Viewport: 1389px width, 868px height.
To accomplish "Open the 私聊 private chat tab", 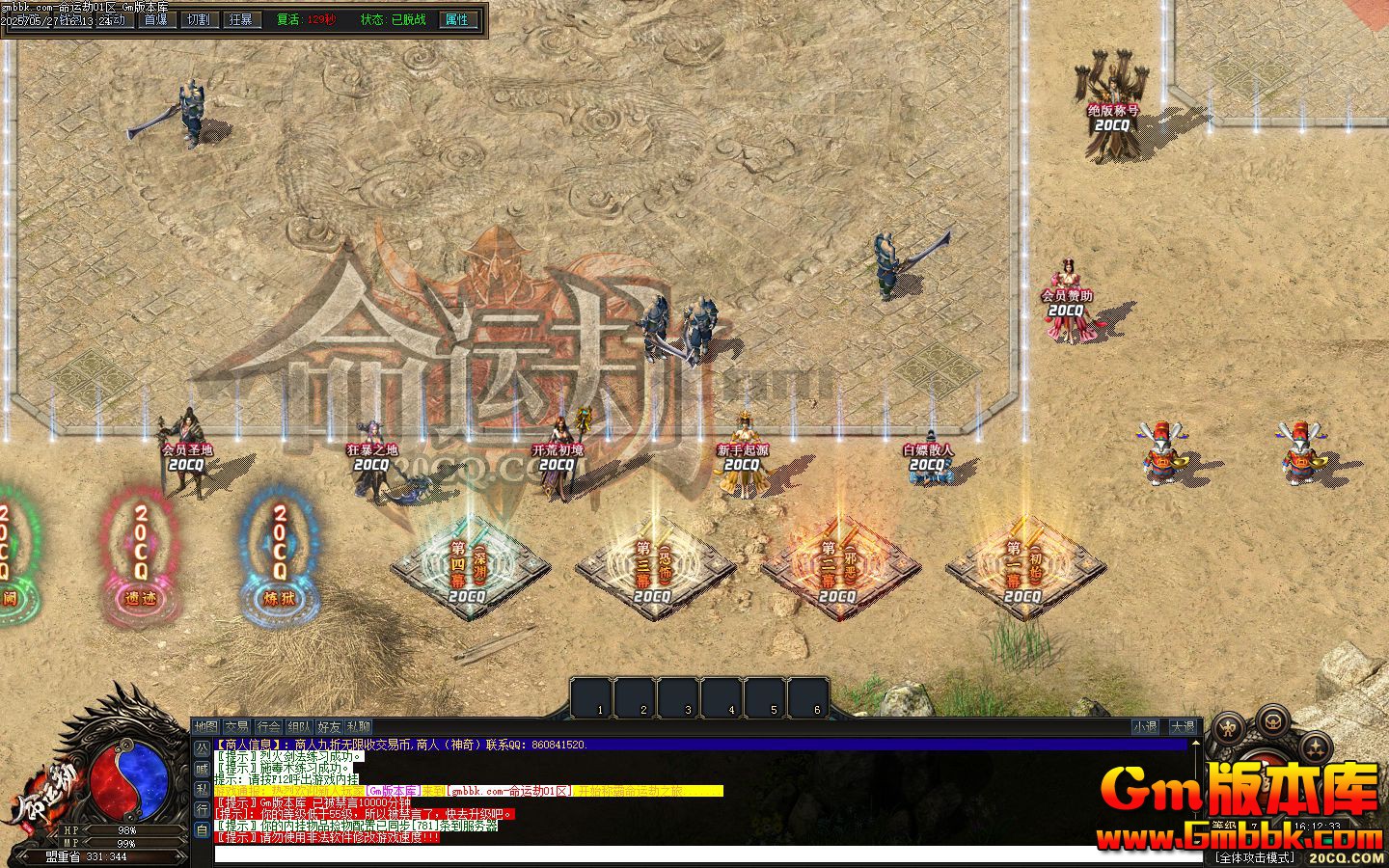I will coord(359,727).
